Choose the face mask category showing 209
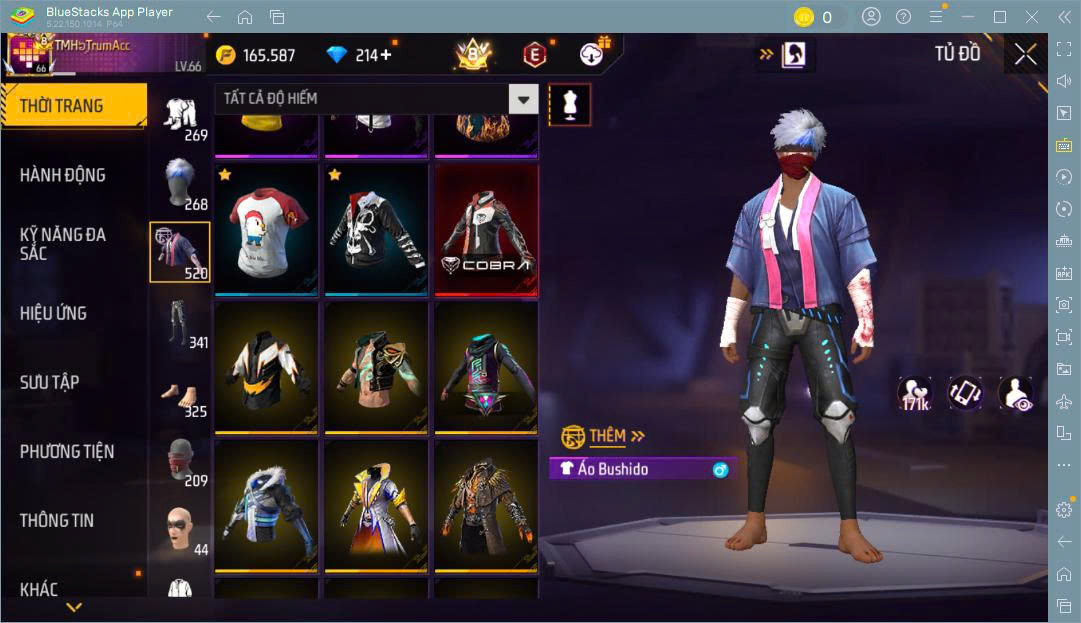This screenshot has width=1081, height=623. tap(181, 462)
